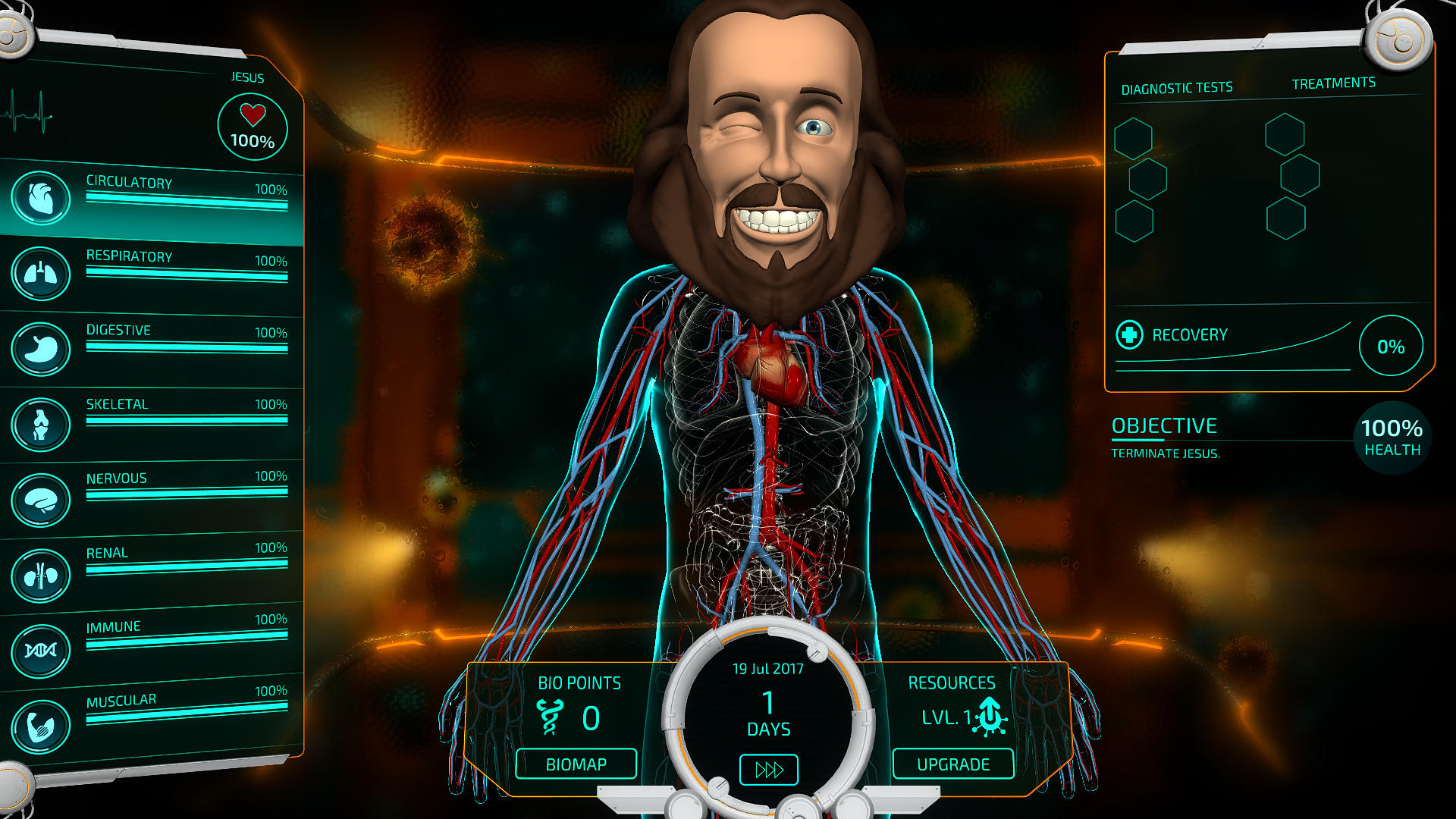Click the UPGRADE button

pos(953,765)
